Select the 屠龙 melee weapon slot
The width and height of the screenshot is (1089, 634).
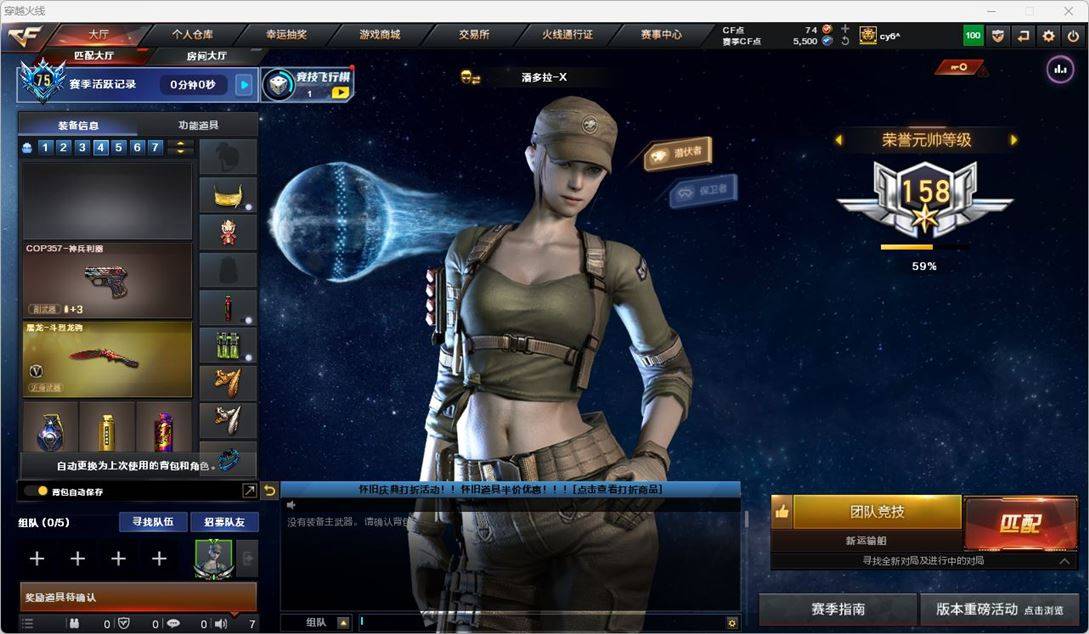[x=106, y=359]
